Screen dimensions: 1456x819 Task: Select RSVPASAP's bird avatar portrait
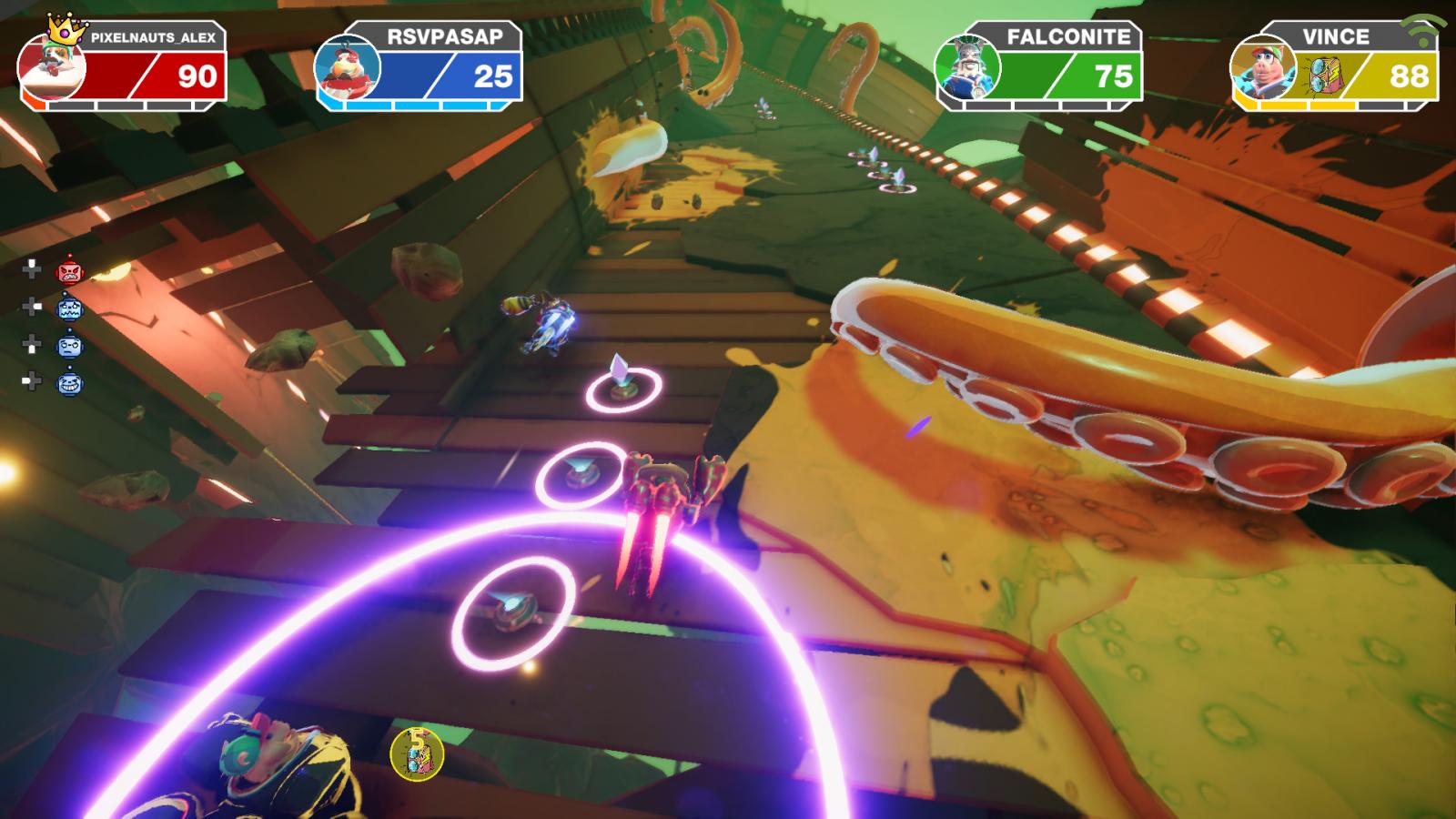(347, 70)
